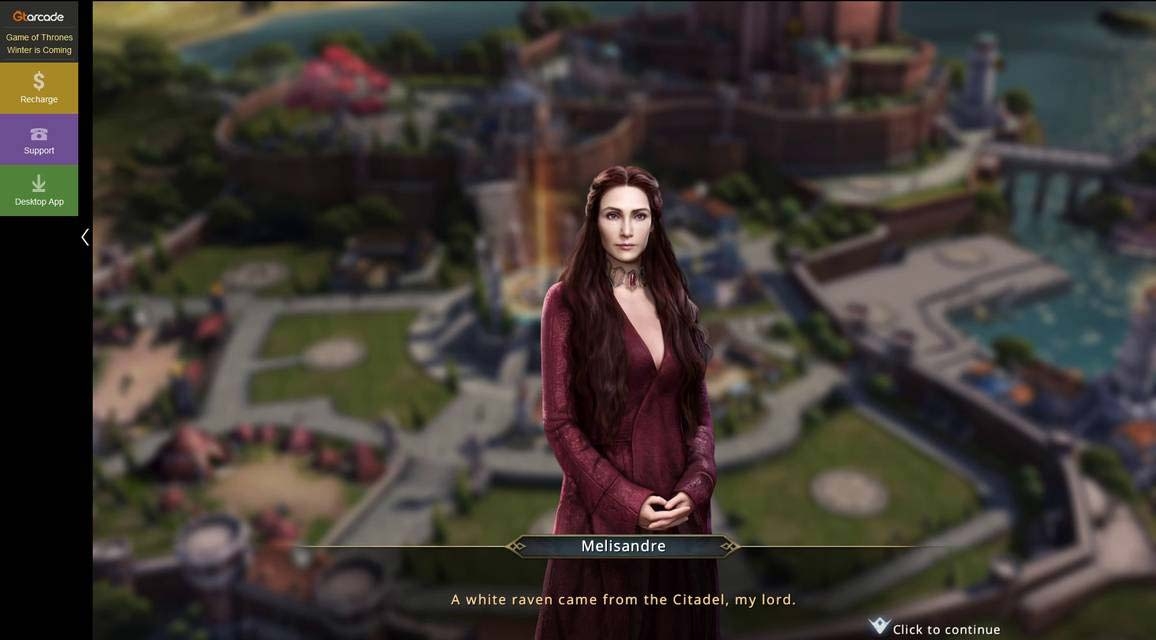
Task: Open the GTarcade logo link
Action: point(39,16)
